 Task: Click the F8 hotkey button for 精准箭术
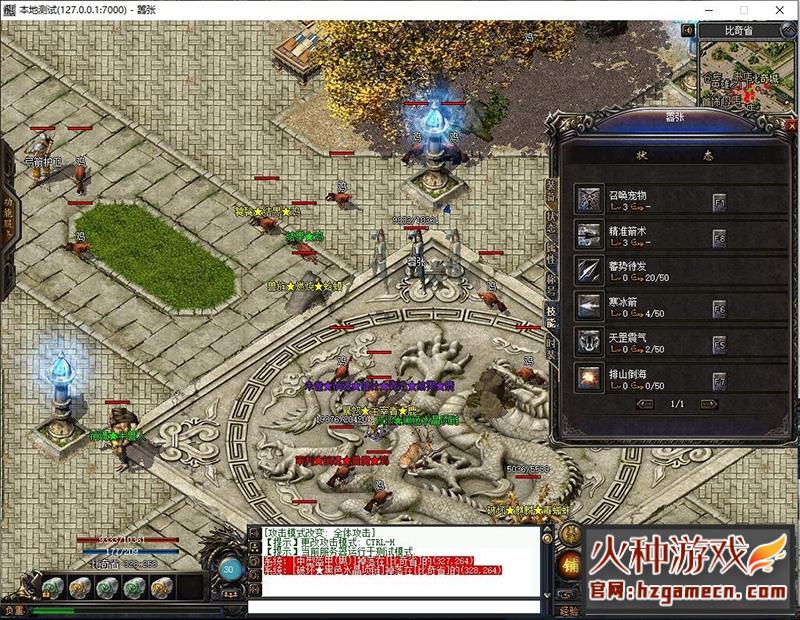tap(718, 237)
